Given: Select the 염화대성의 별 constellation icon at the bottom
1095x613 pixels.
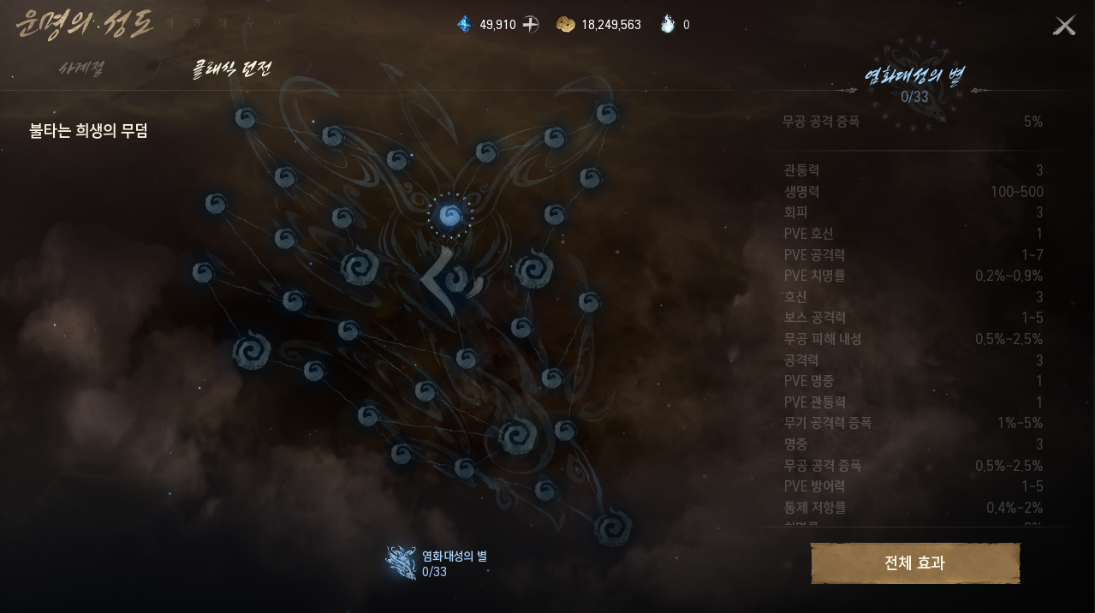Looking at the screenshot, I should (402, 563).
